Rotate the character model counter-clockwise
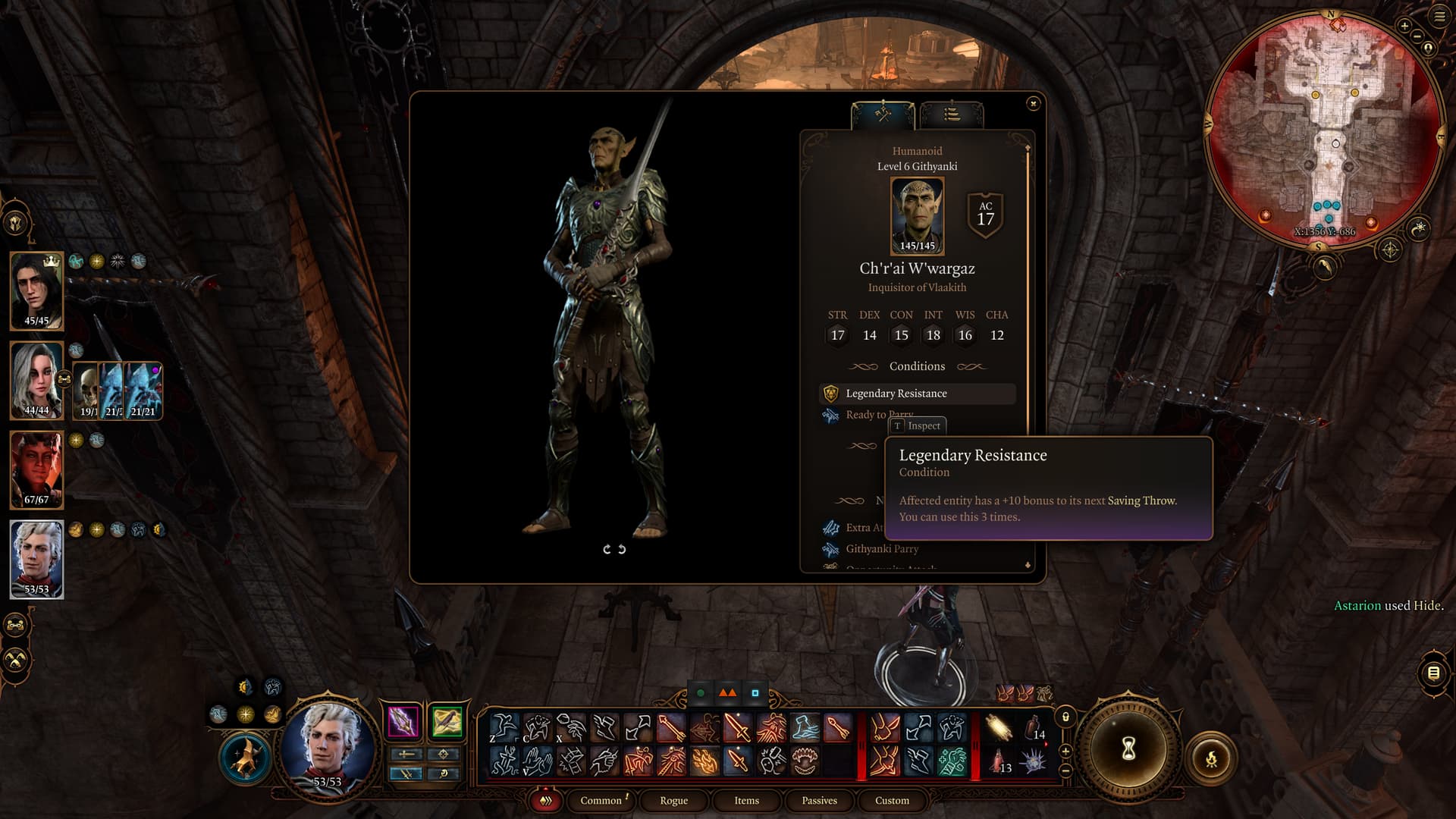Viewport: 1456px width, 819px height. [607, 549]
